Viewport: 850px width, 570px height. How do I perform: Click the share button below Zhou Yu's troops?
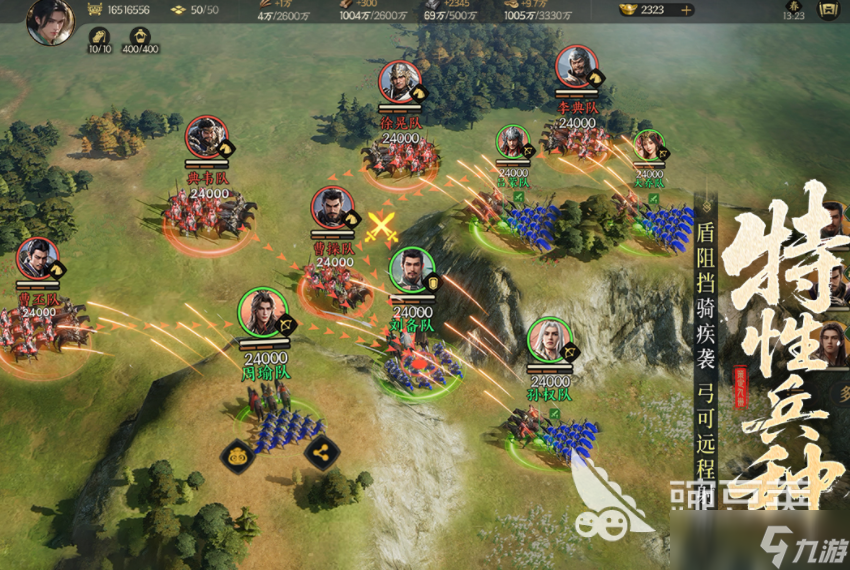click(x=319, y=454)
